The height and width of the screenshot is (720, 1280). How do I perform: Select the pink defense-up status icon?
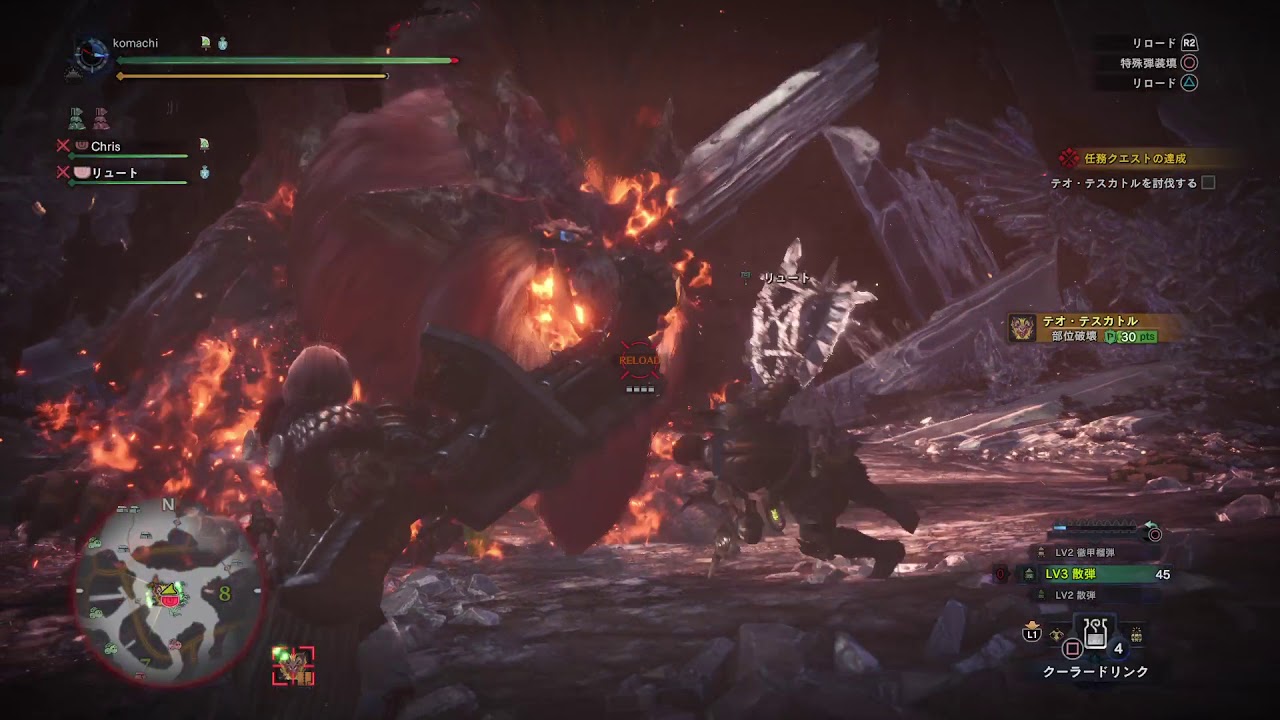click(101, 117)
